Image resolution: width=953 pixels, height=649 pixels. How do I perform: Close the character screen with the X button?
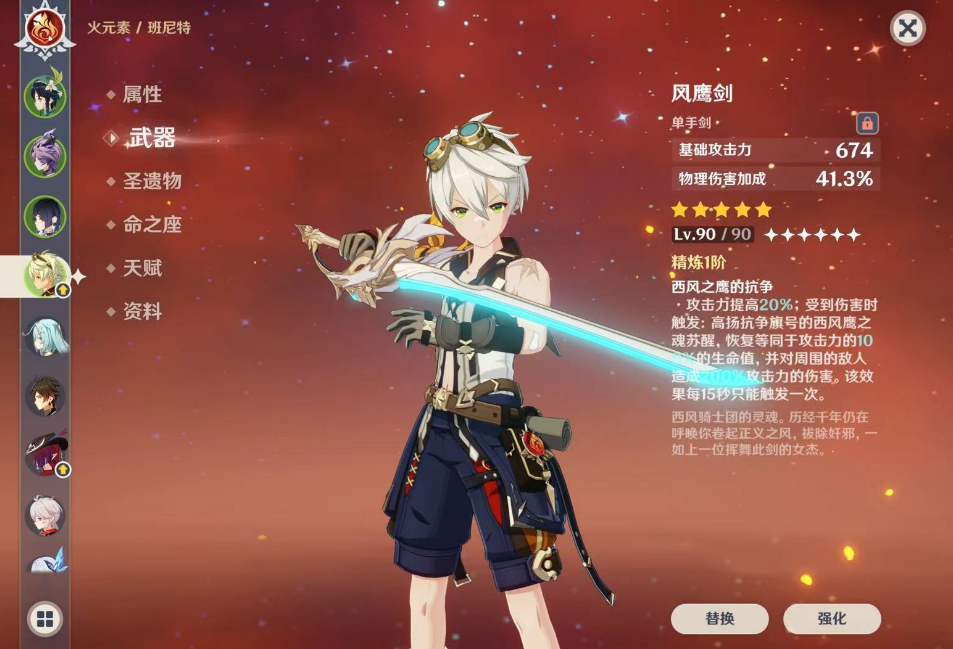pos(907,29)
